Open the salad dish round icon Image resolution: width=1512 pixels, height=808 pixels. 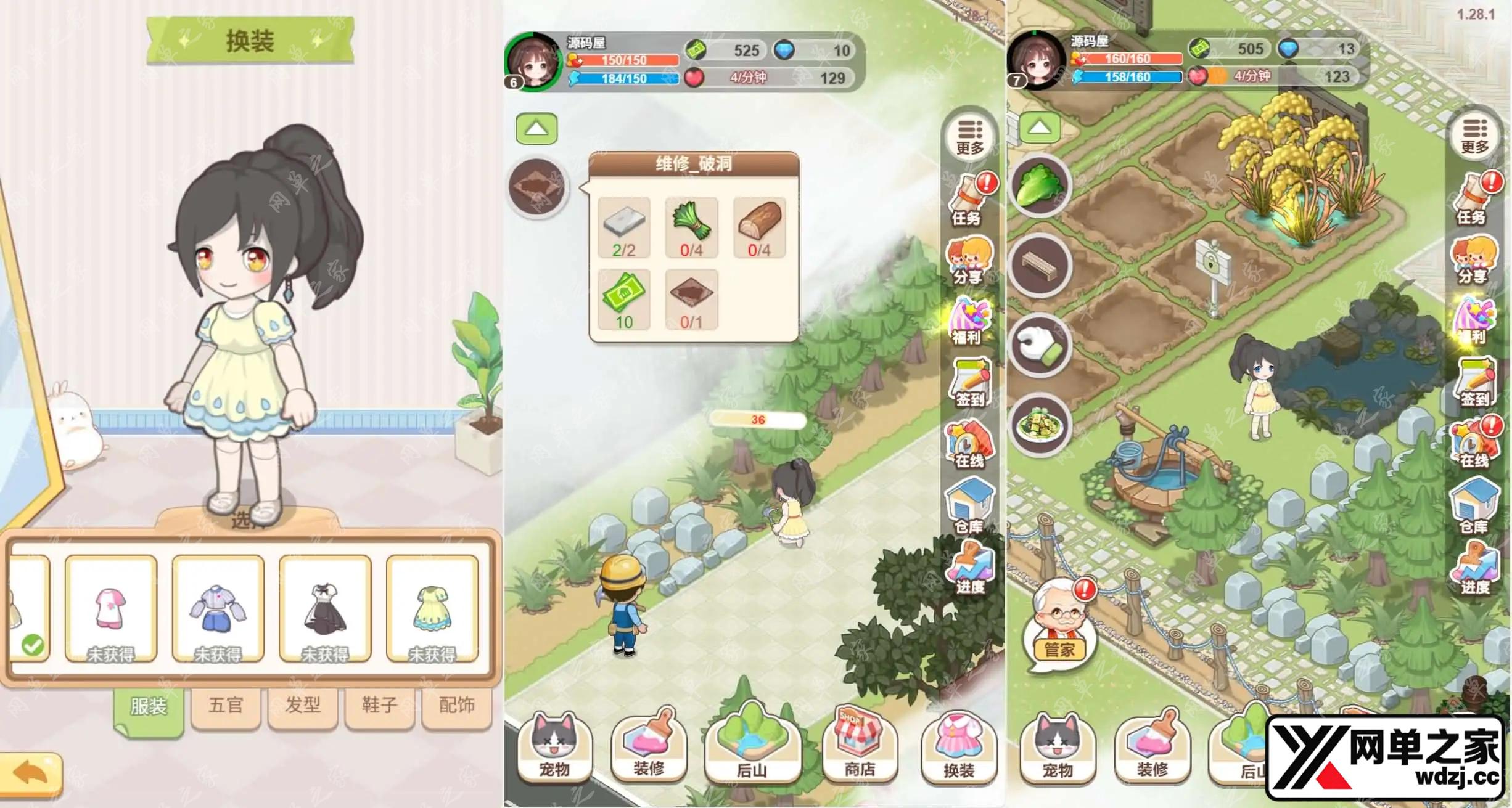(1040, 425)
